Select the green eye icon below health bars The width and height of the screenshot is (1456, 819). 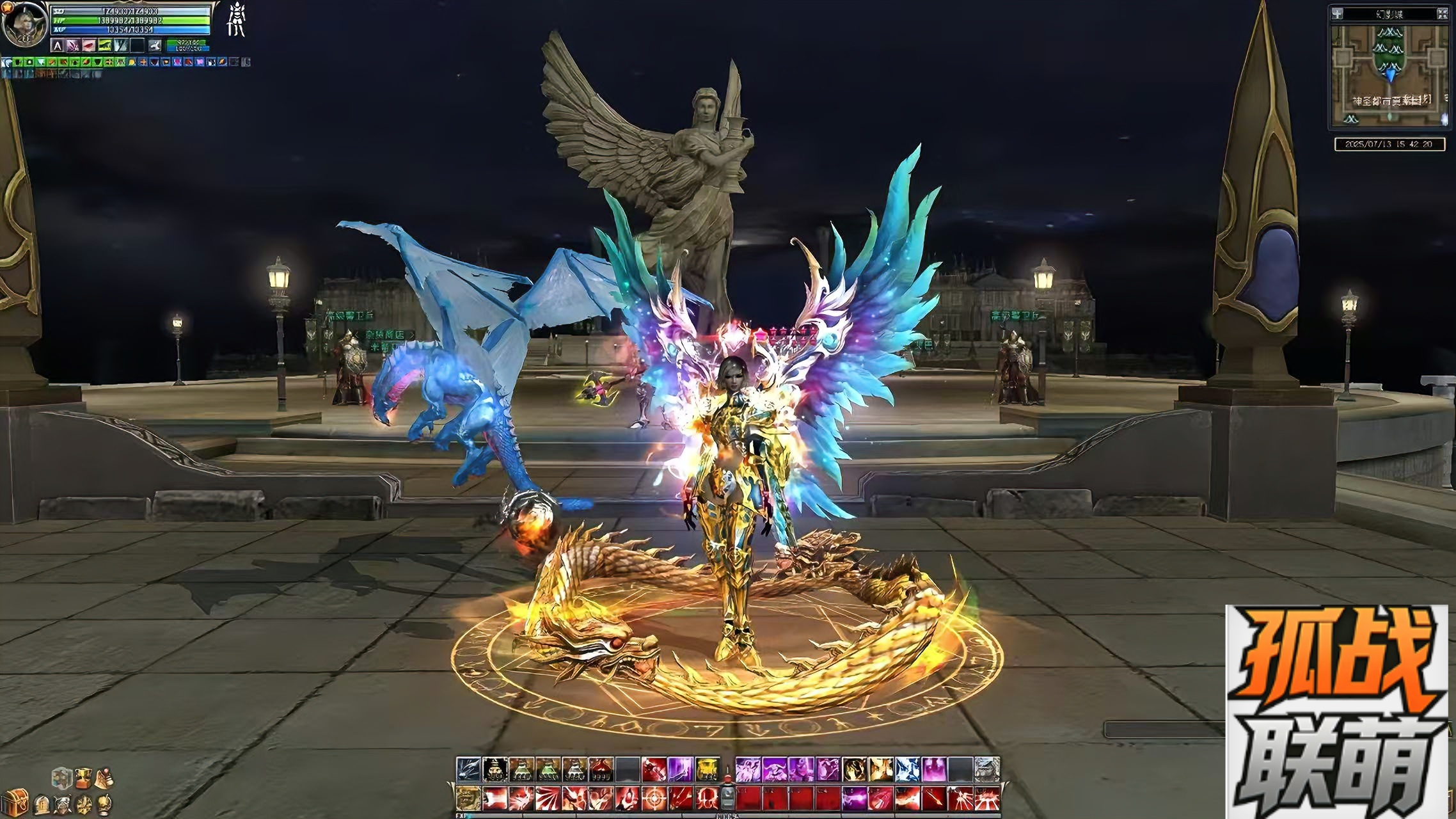tap(104, 45)
